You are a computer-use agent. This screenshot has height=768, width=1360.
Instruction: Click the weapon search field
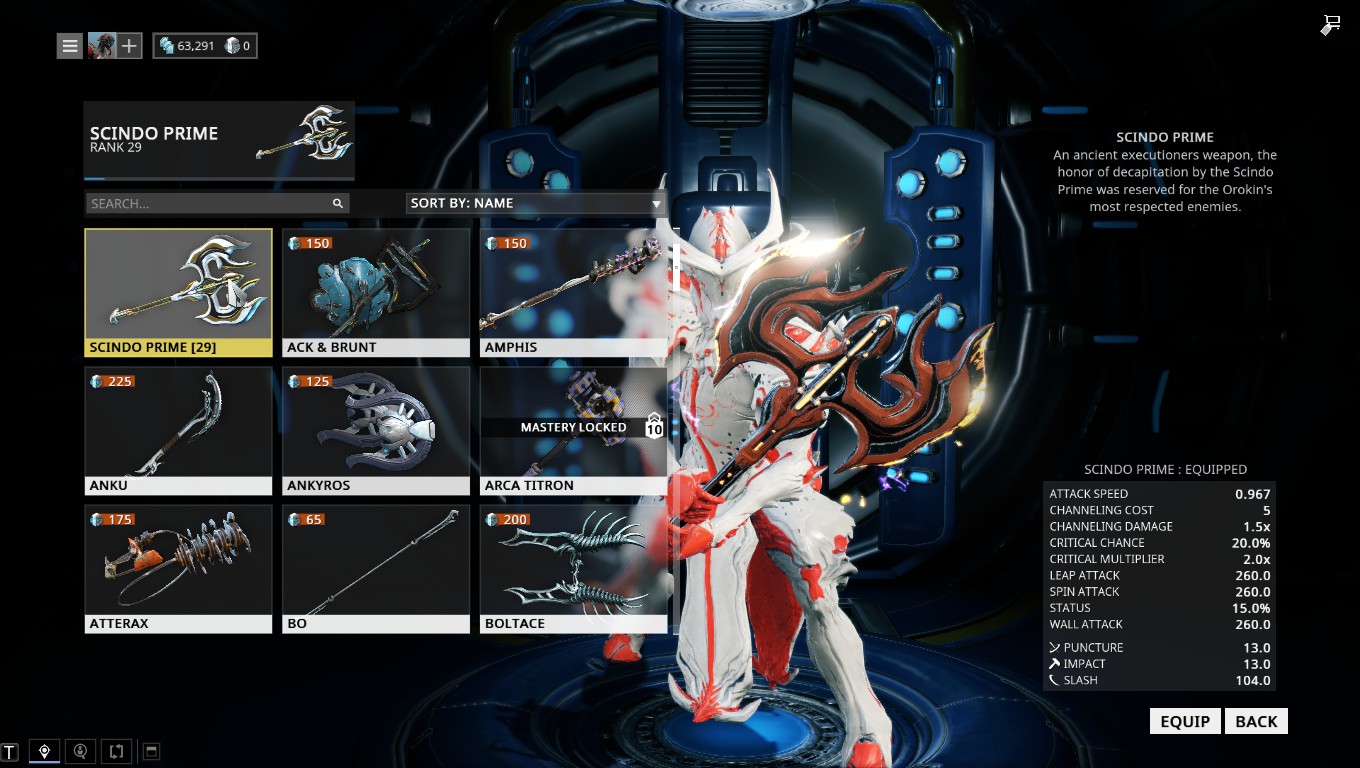pos(210,203)
